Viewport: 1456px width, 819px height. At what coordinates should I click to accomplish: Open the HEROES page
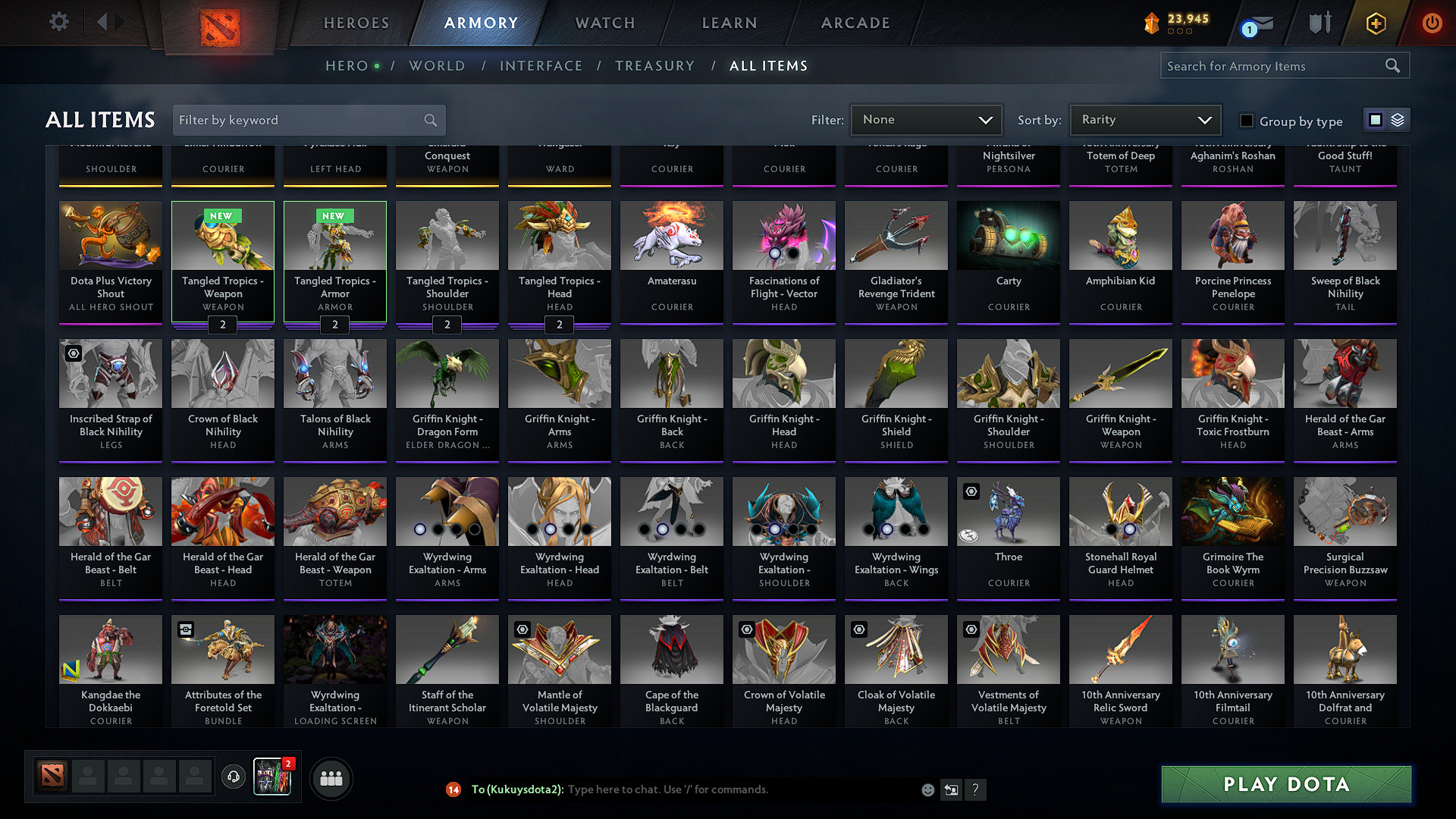point(356,23)
